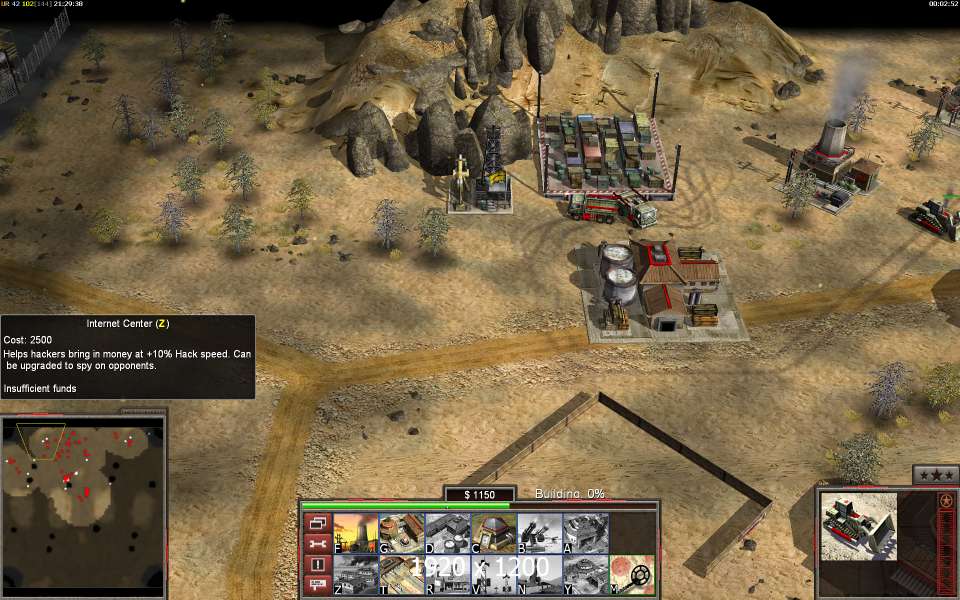960x600 pixels.
Task: Click the overlapping windows button on command bar
Action: coord(317,523)
